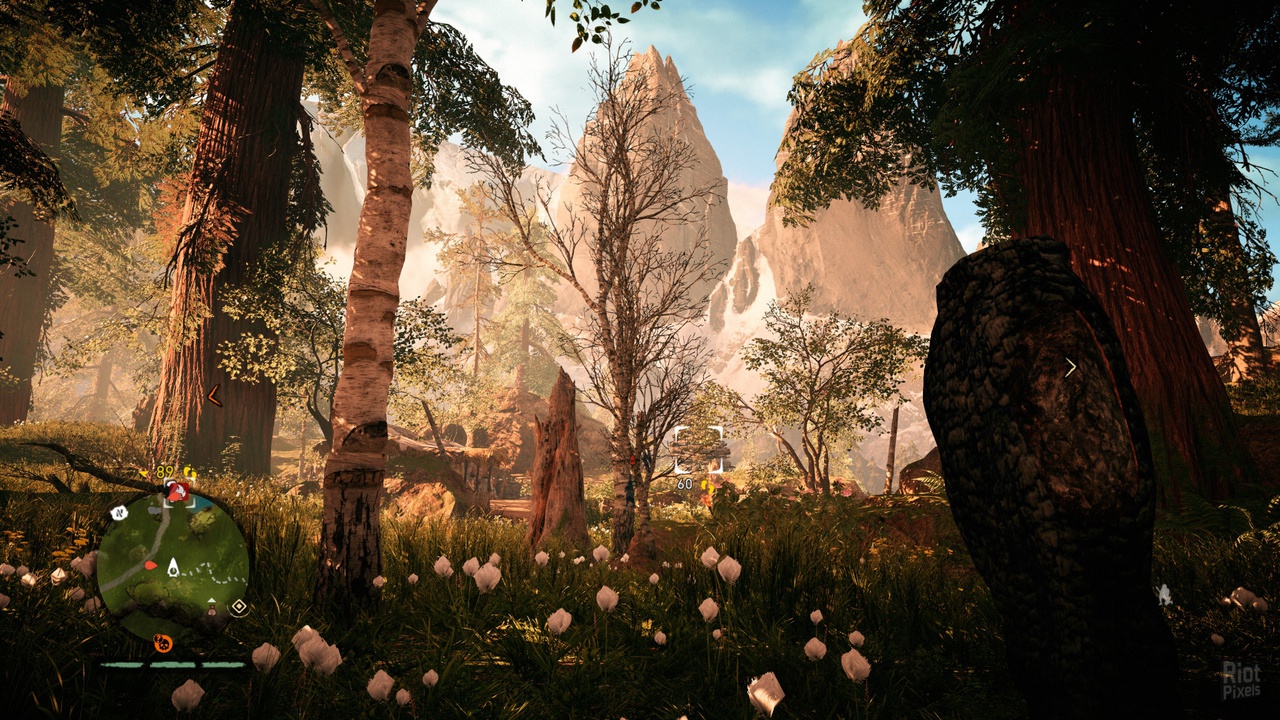Click the Riot Pixels watermark logo

pyautogui.click(x=1241, y=679)
